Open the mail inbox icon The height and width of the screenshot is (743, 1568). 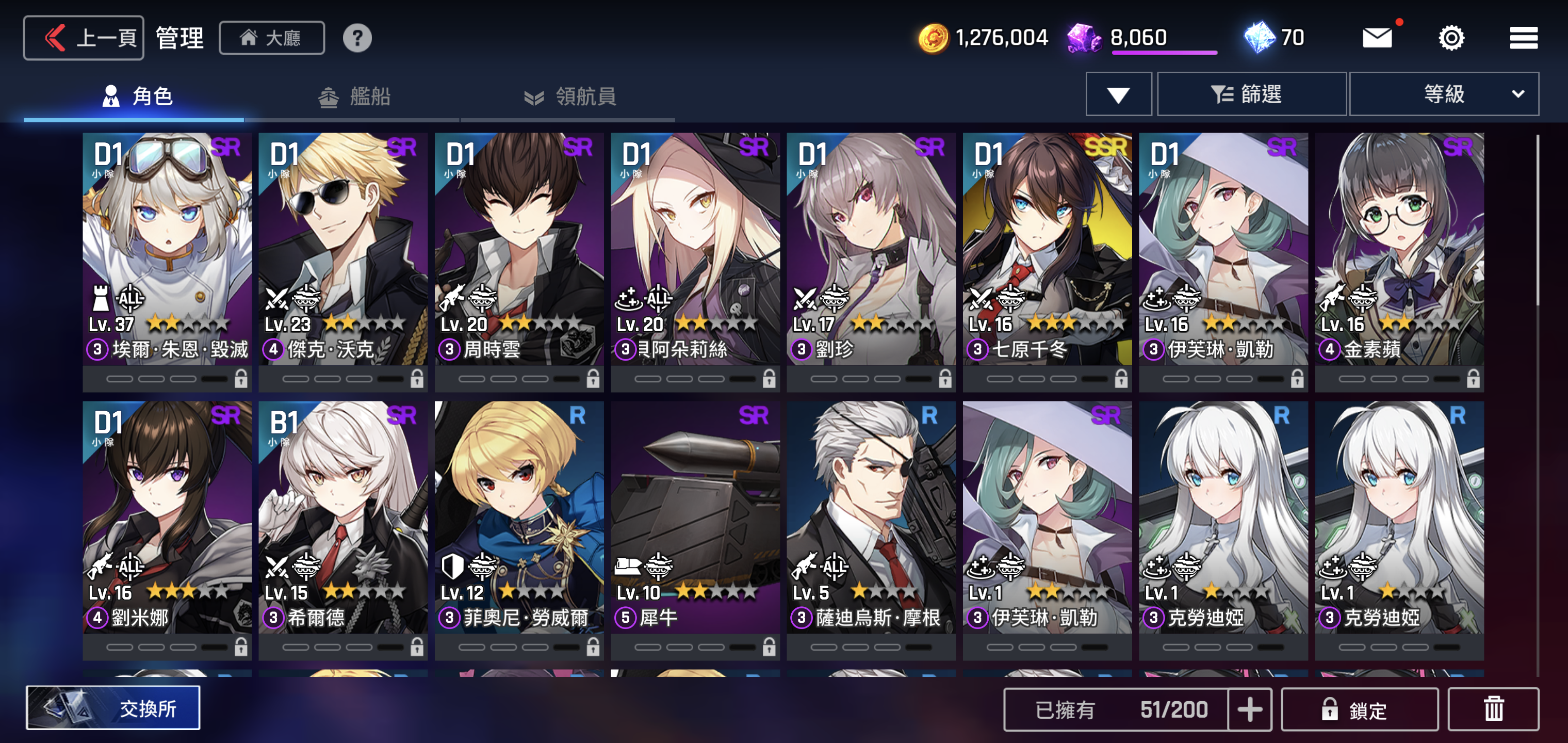point(1379,37)
